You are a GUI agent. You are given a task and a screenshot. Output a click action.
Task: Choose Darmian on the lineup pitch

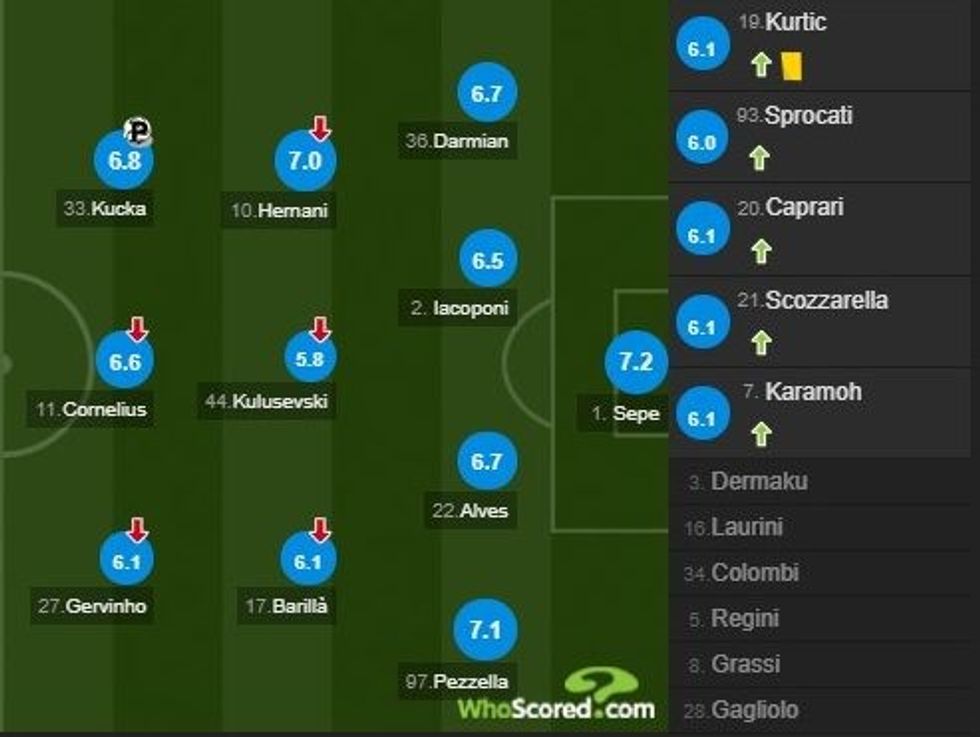pyautogui.click(x=486, y=93)
